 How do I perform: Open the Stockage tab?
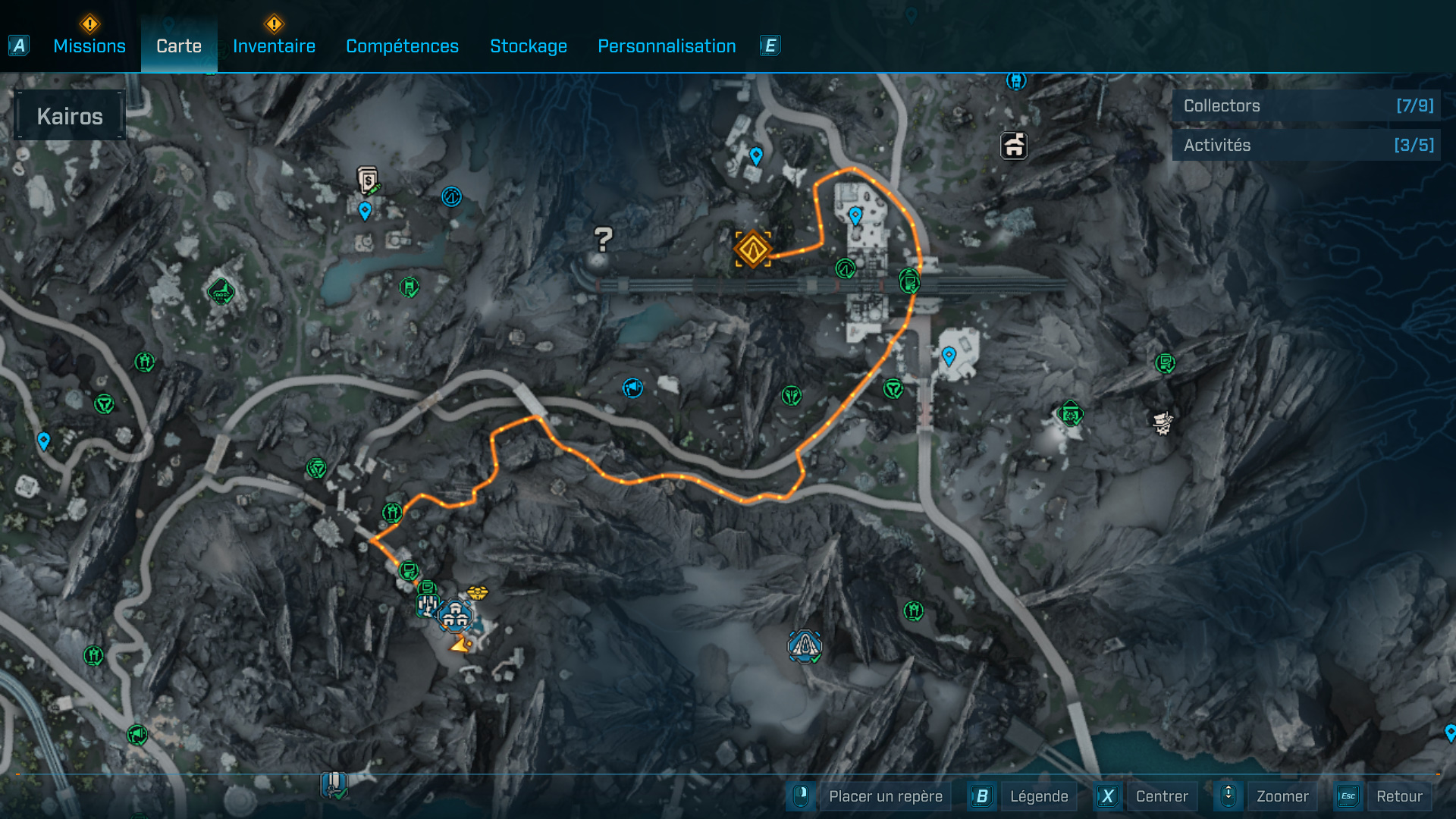click(x=529, y=46)
